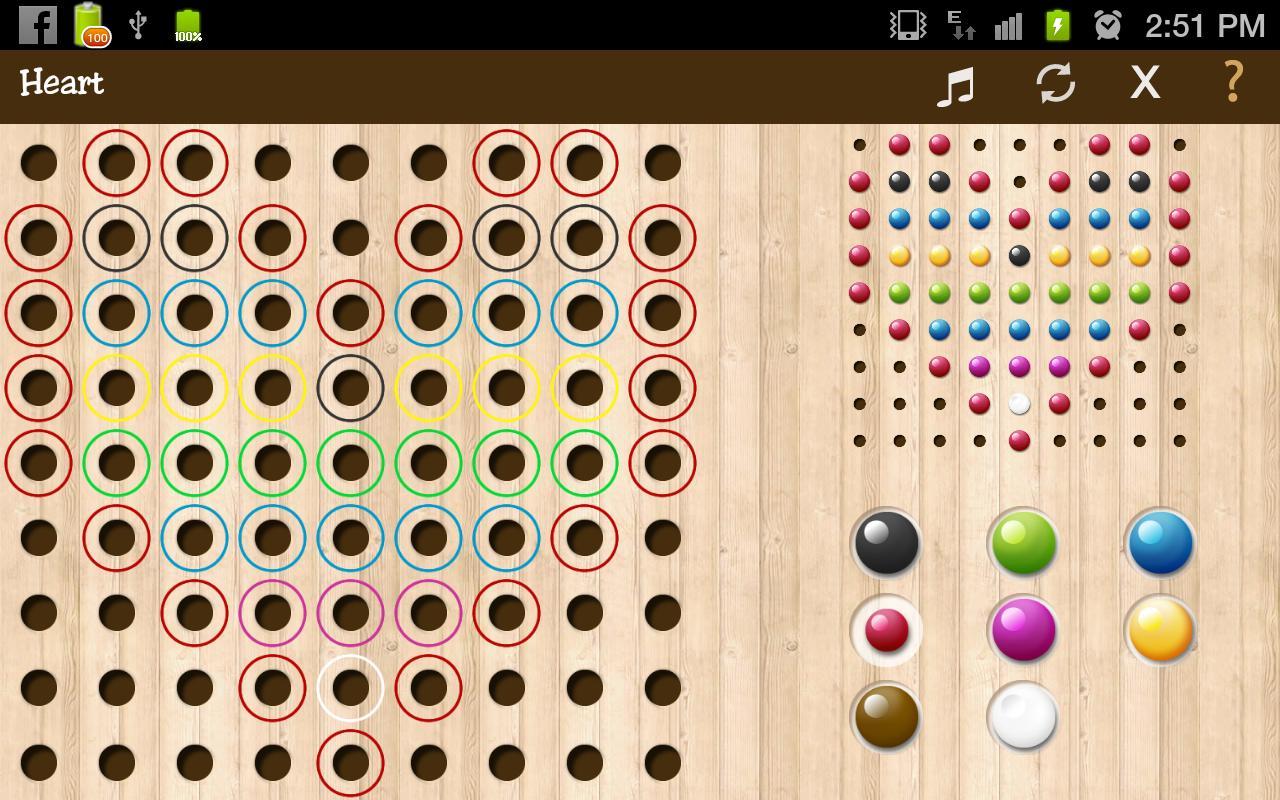Open help via the question mark icon

click(x=1232, y=84)
